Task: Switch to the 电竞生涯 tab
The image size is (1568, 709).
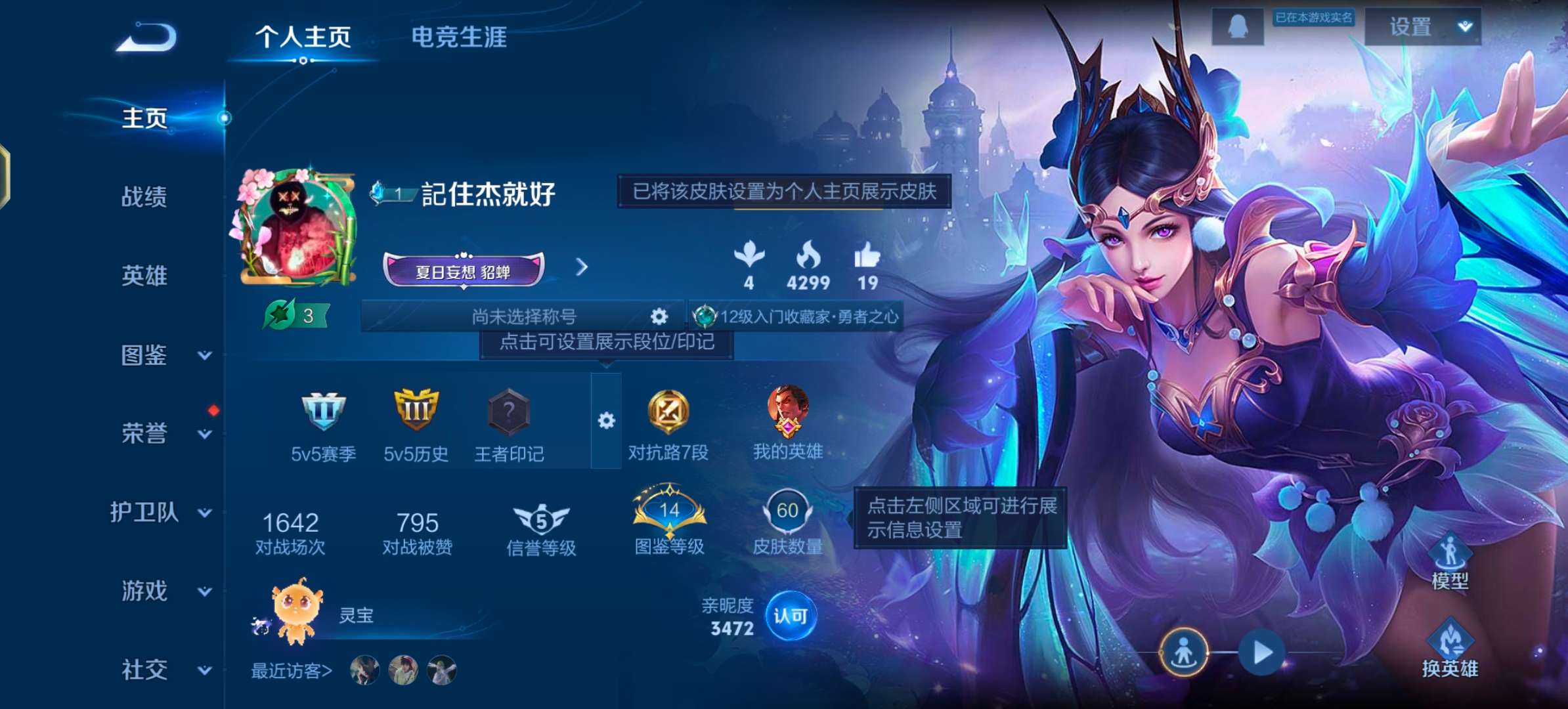Action: point(459,37)
